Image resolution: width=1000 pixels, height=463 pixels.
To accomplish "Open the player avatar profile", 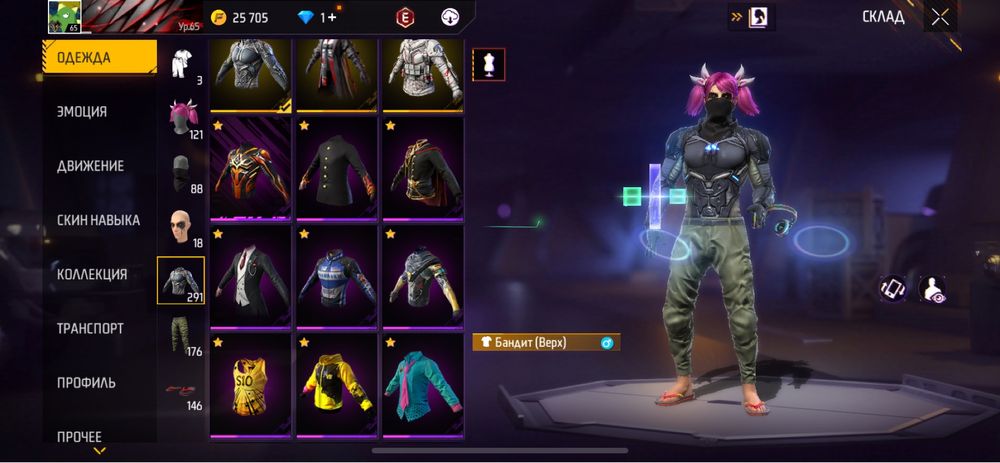I will pos(64,18).
